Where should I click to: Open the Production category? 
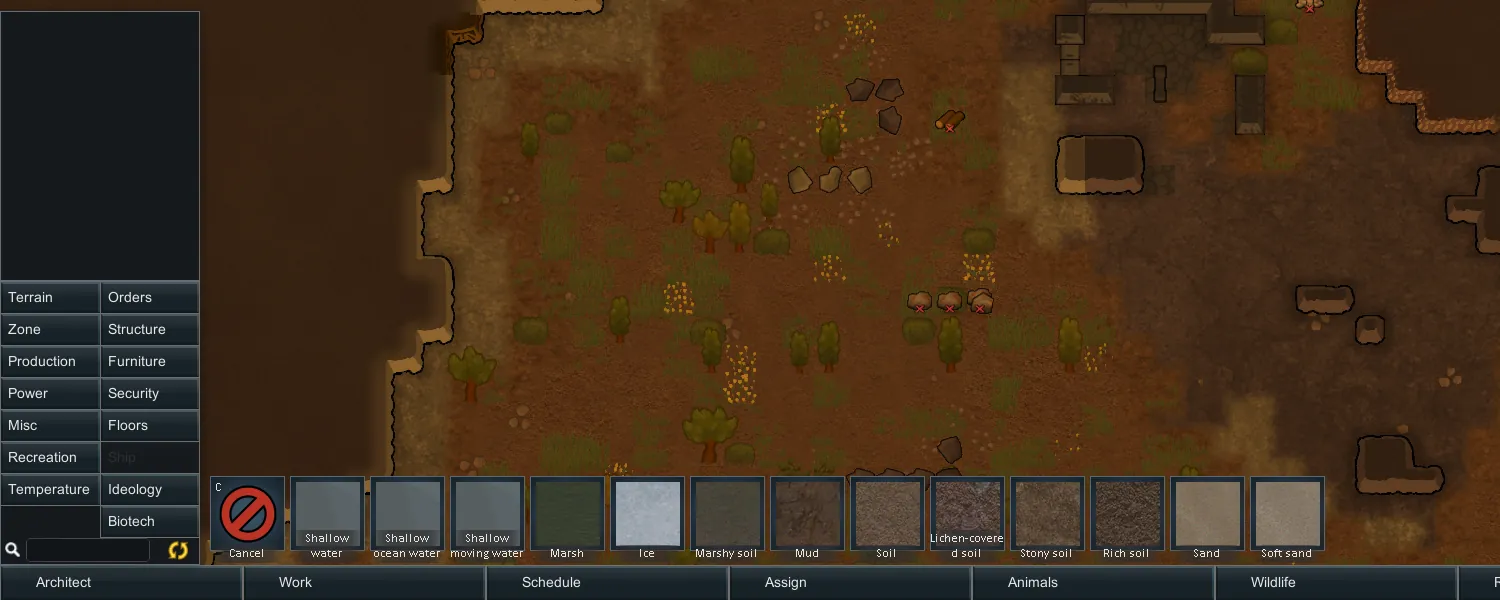[x=50, y=362]
